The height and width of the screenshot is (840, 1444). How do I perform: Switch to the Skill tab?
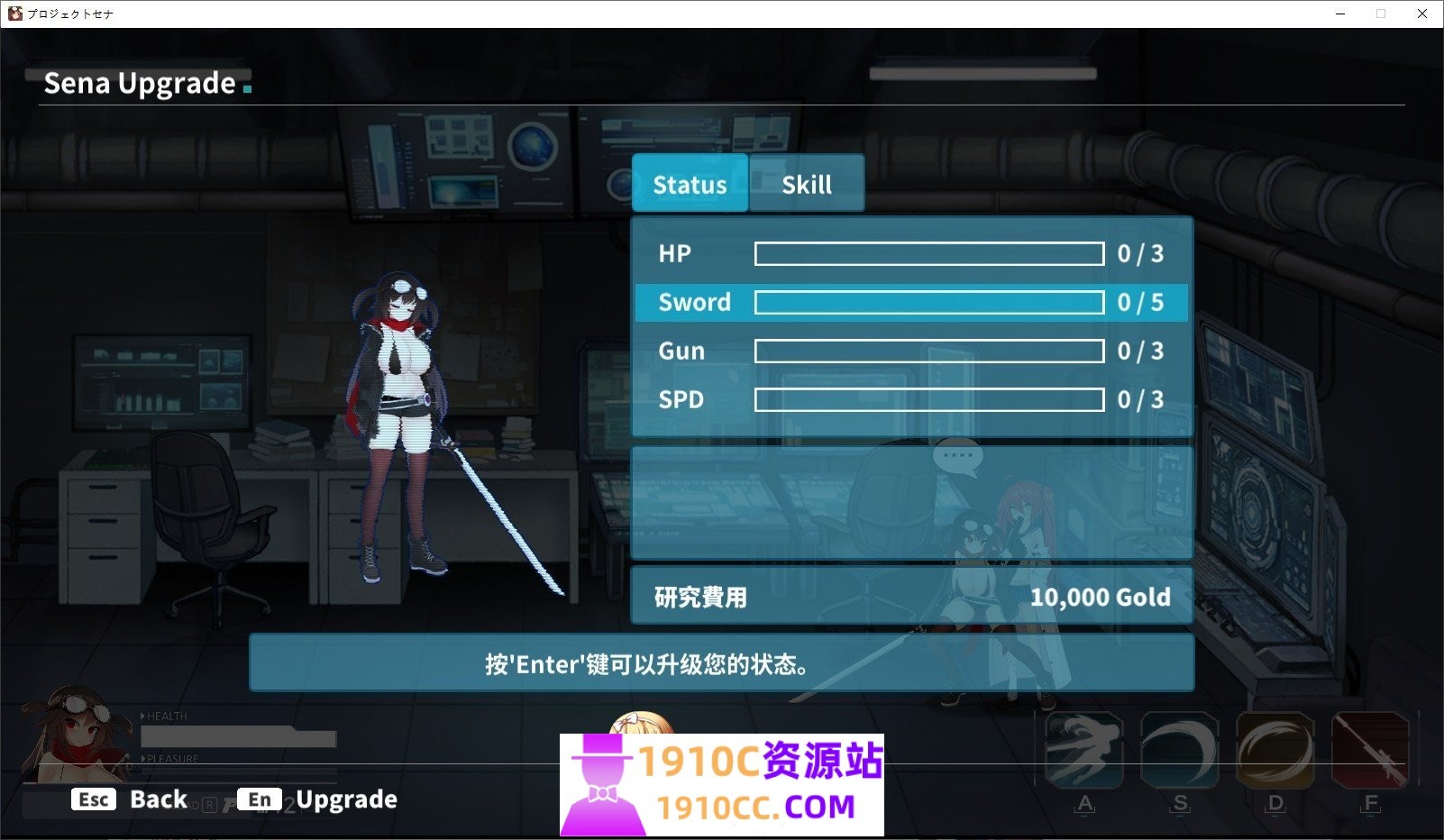click(807, 183)
